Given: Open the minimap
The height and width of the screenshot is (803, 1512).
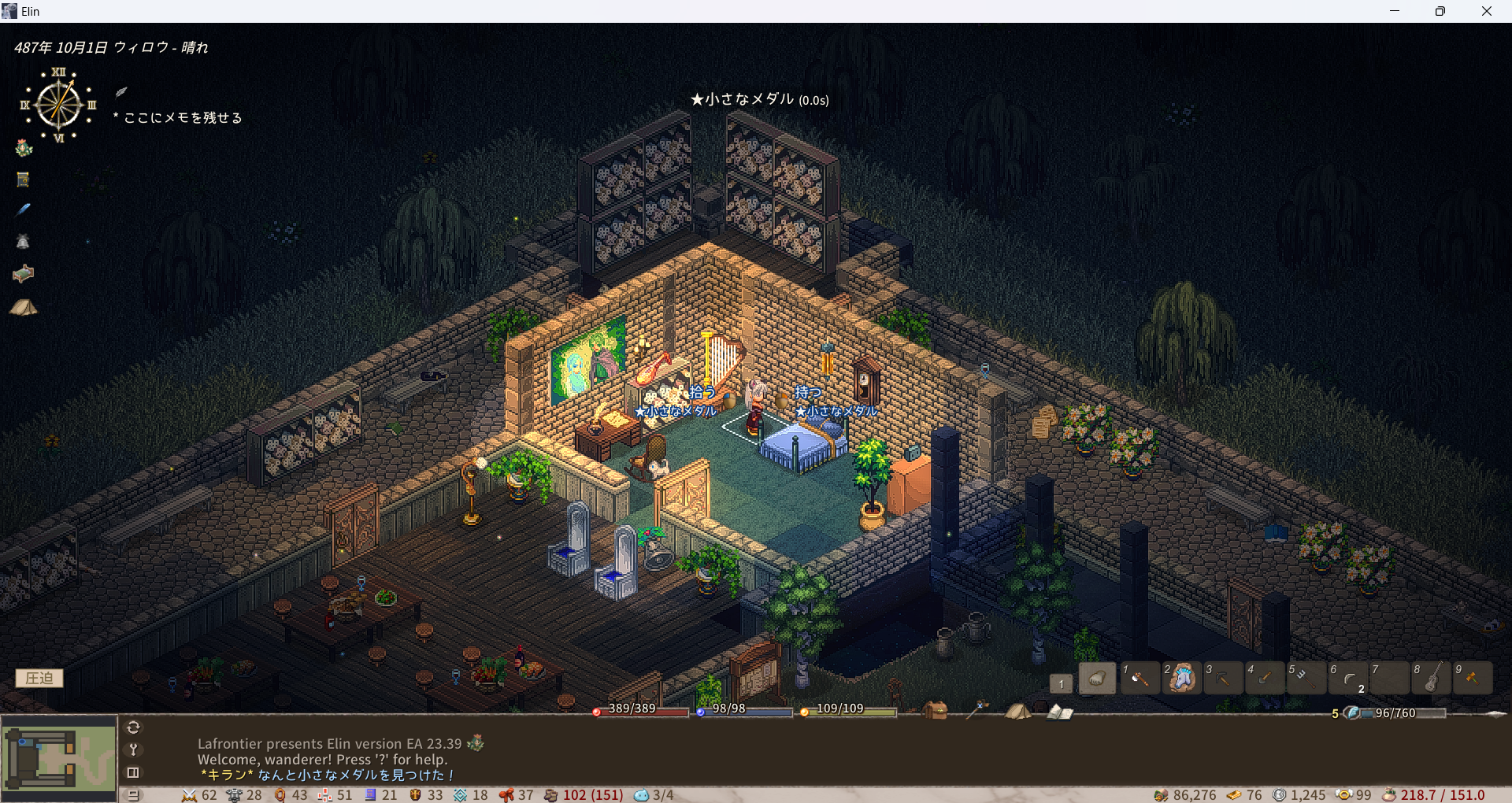Looking at the screenshot, I should [x=59, y=758].
